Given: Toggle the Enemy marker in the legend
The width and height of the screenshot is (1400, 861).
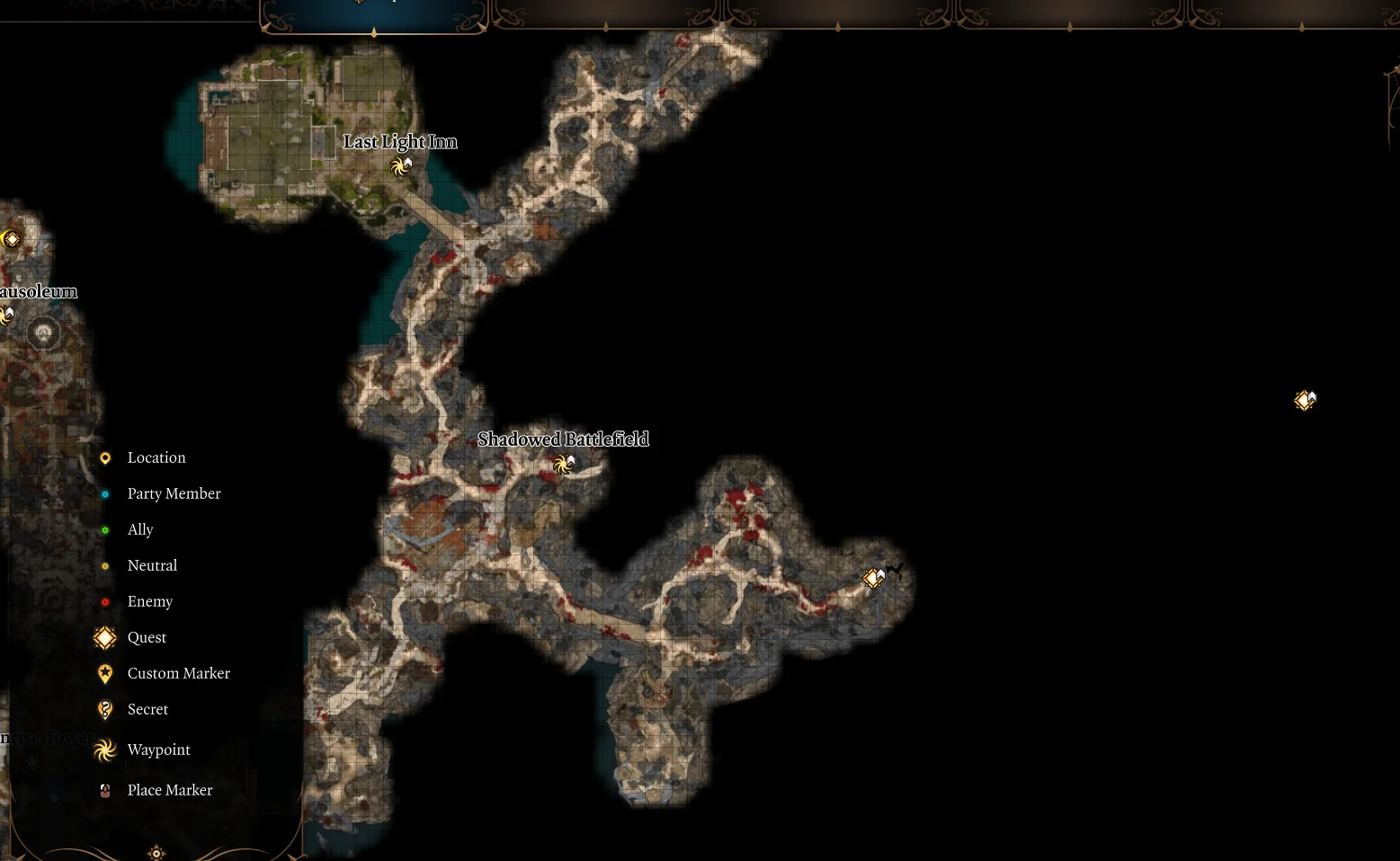Looking at the screenshot, I should 105,601.
